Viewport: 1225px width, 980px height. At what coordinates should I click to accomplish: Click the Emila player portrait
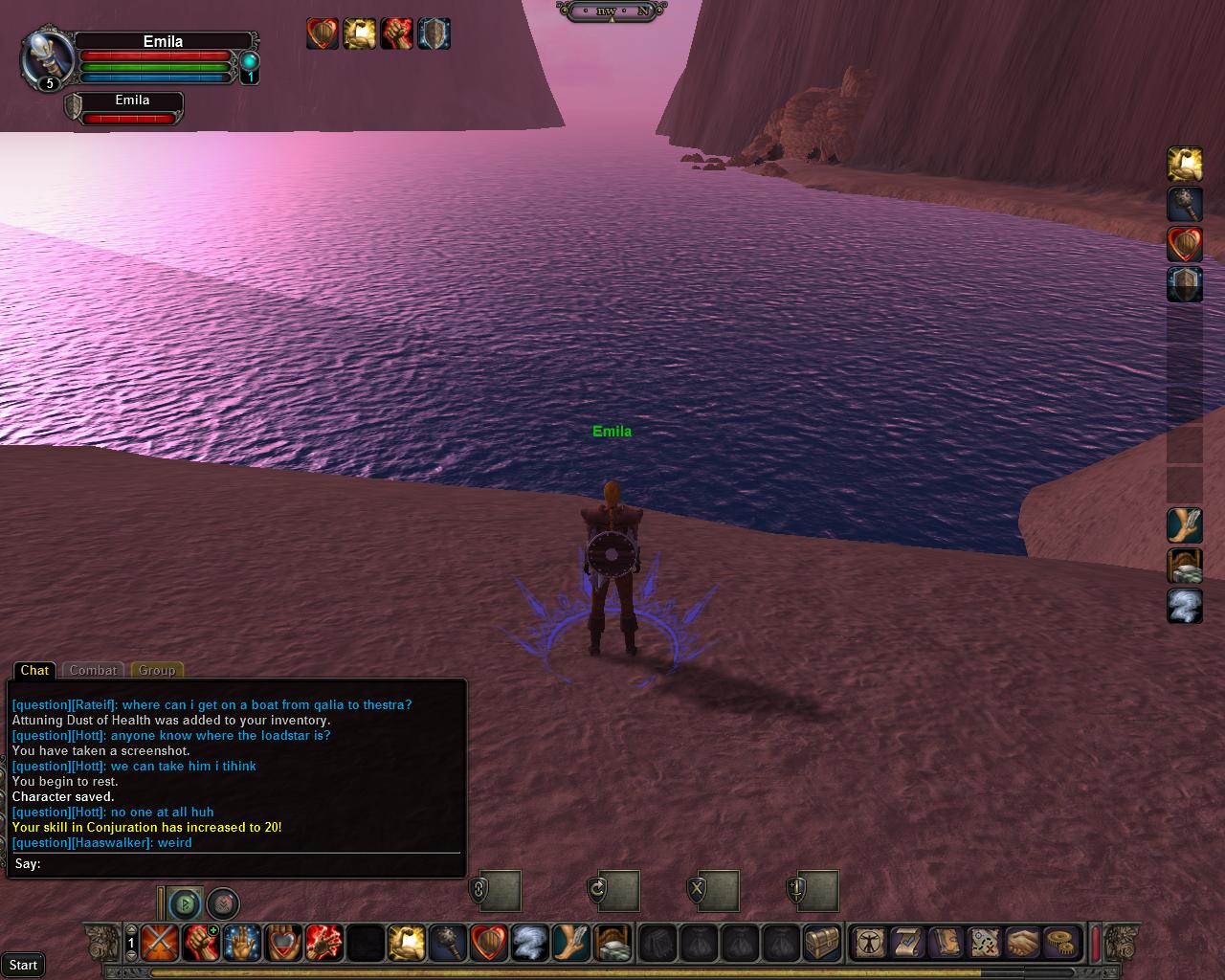click(x=46, y=57)
